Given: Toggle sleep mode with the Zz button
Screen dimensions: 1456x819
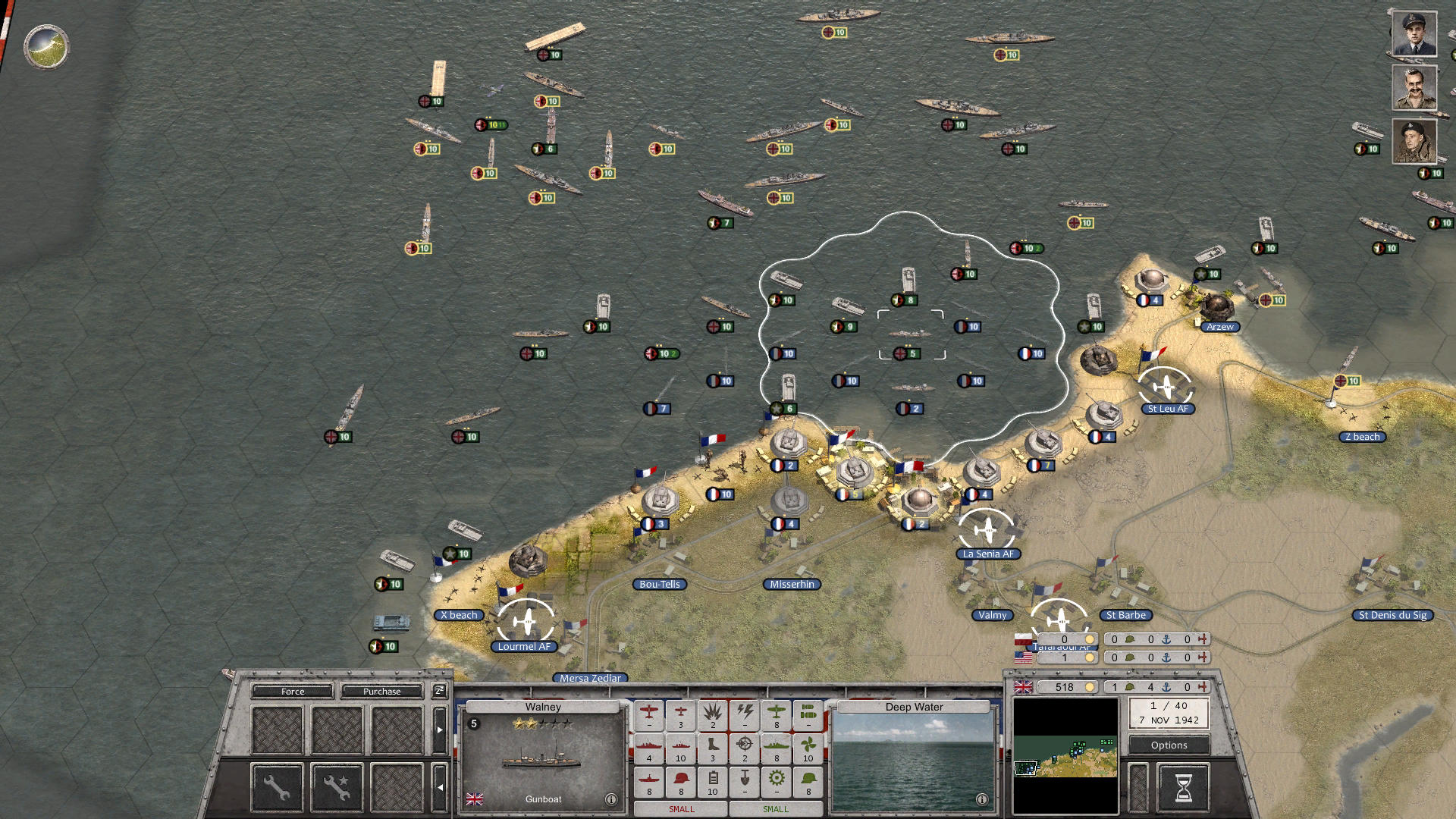Looking at the screenshot, I should (438, 692).
